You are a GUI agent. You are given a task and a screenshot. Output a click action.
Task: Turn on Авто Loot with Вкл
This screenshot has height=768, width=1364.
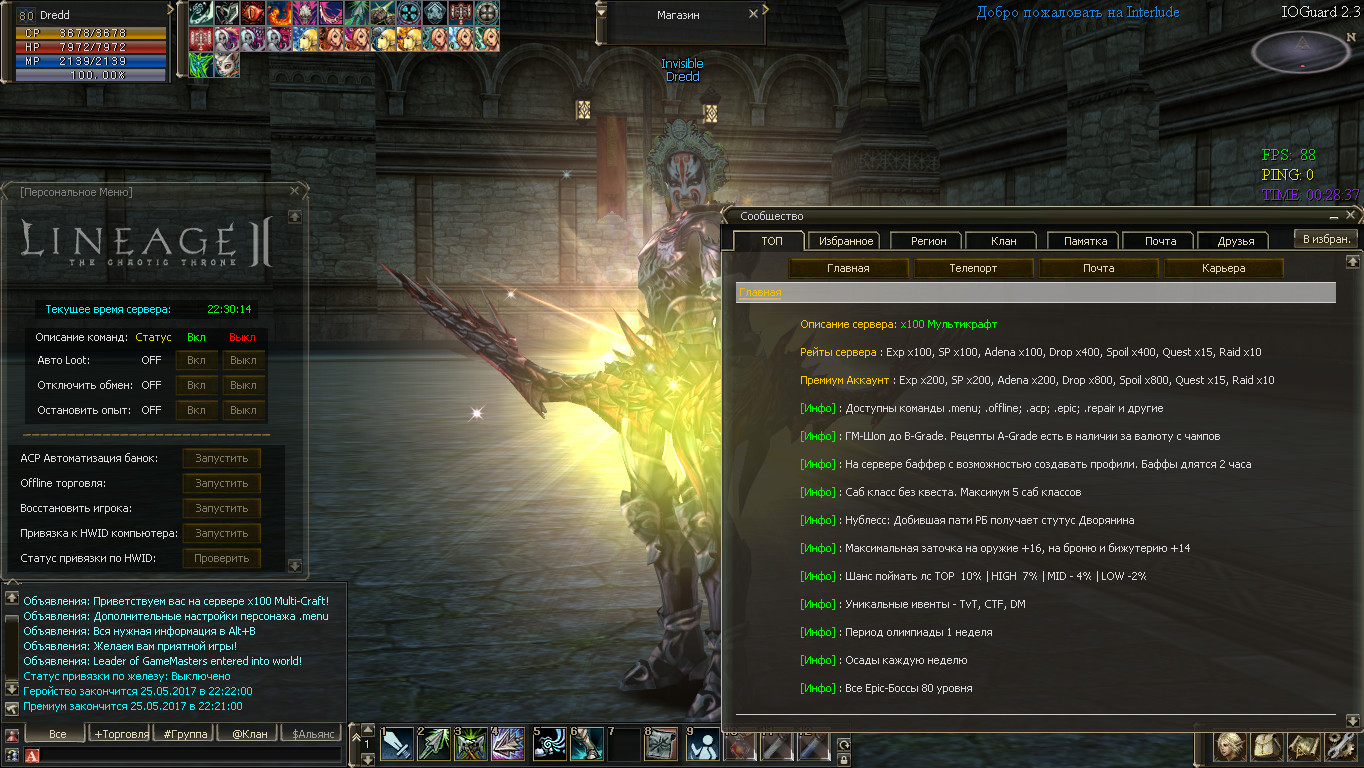coord(196,360)
